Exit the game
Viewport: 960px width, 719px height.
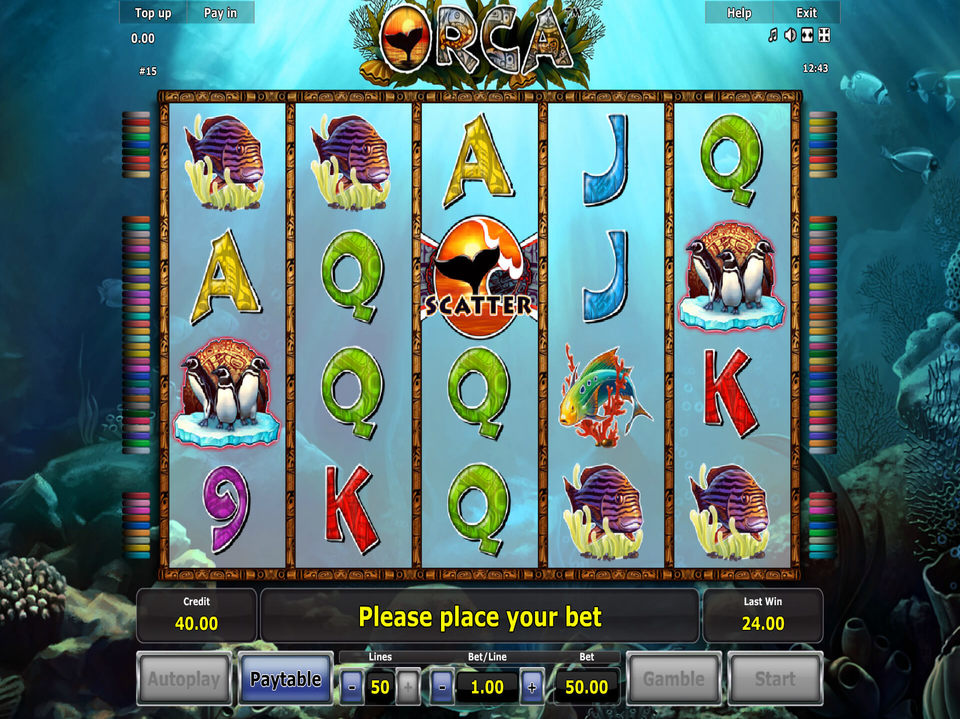point(806,13)
